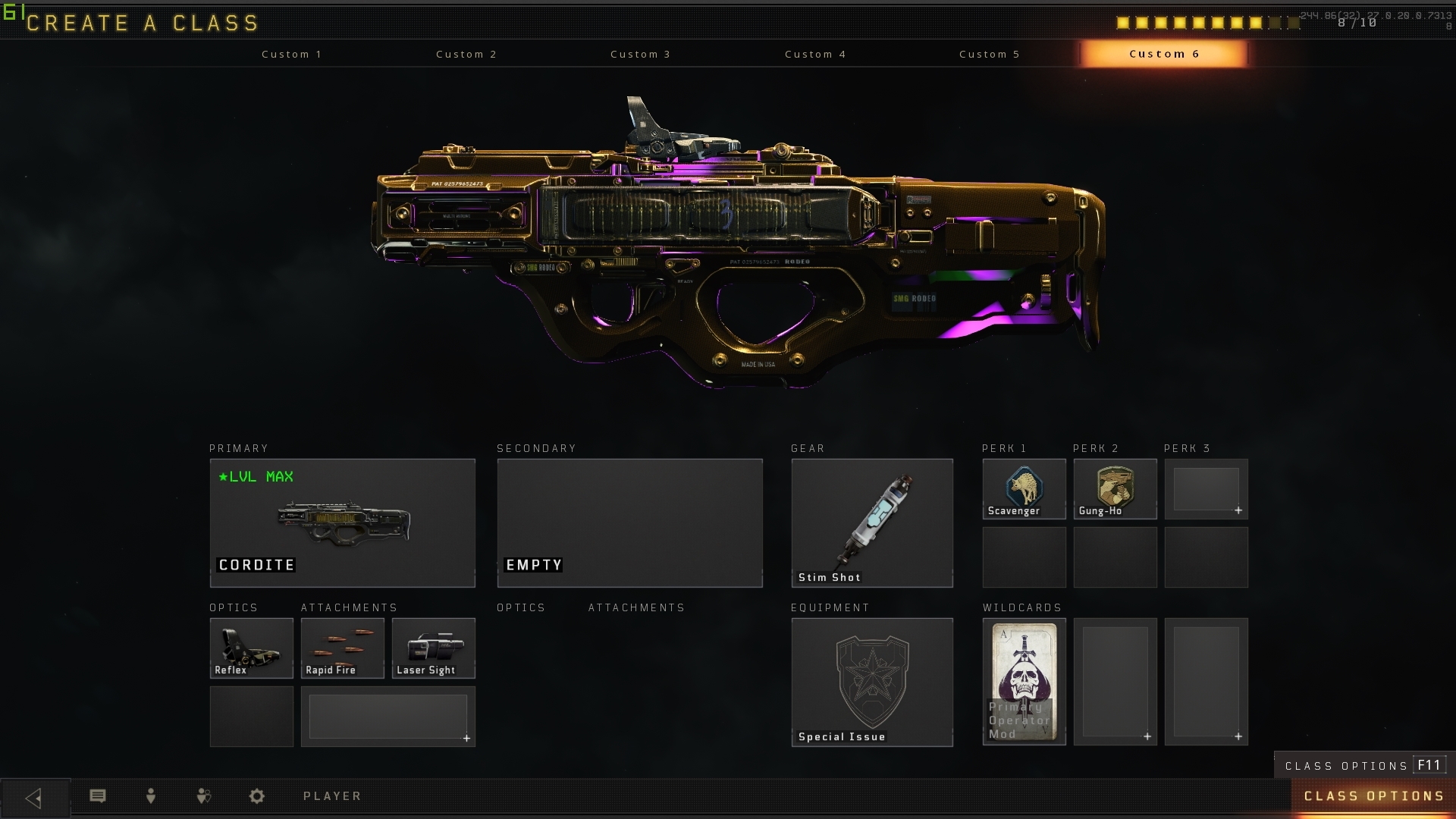Switch to Custom 5 class
Screen dimensions: 1456x819
click(990, 54)
